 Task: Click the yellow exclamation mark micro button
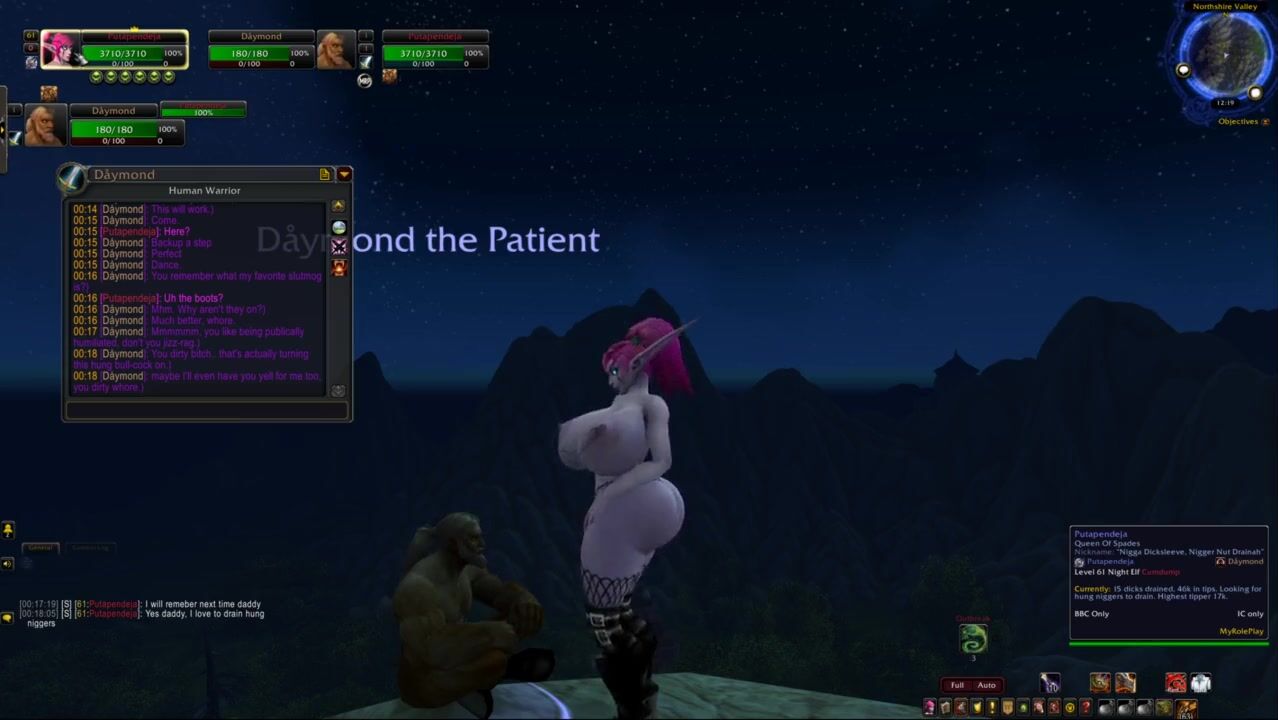(x=992, y=708)
